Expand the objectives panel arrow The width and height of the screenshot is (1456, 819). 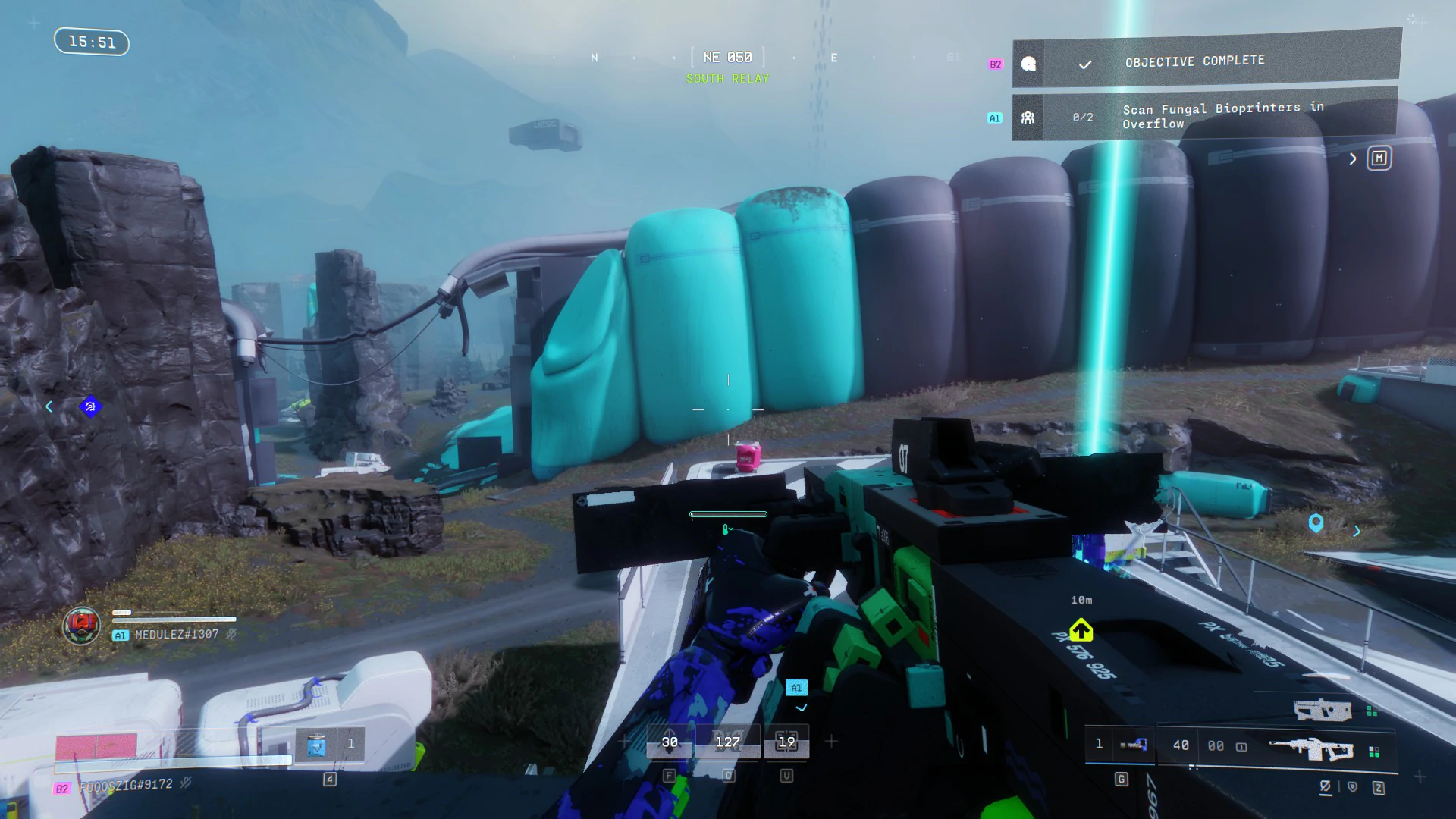[x=1353, y=158]
